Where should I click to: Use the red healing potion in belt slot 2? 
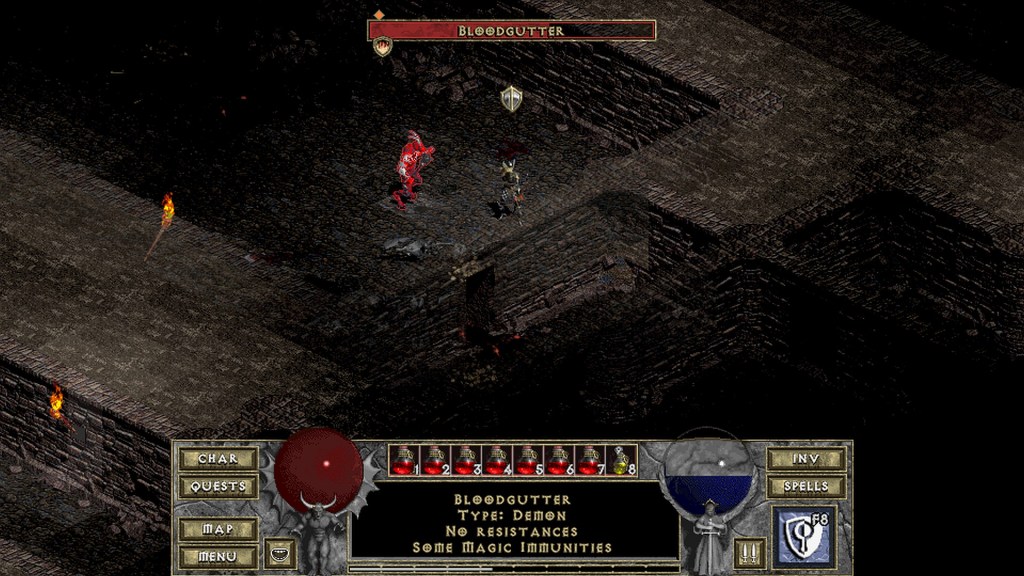[433, 460]
